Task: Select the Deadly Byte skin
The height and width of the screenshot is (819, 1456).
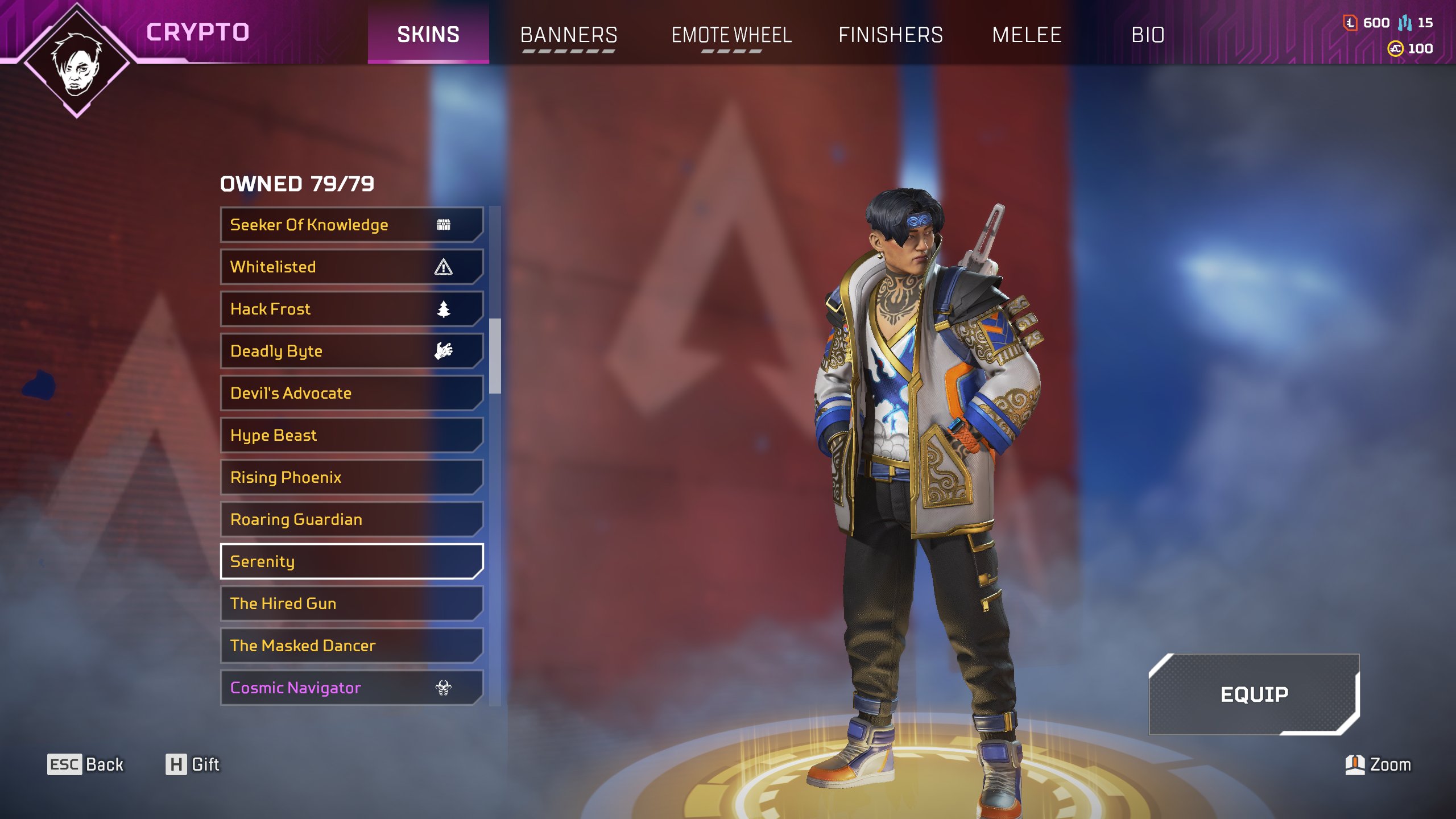Action: (x=351, y=351)
